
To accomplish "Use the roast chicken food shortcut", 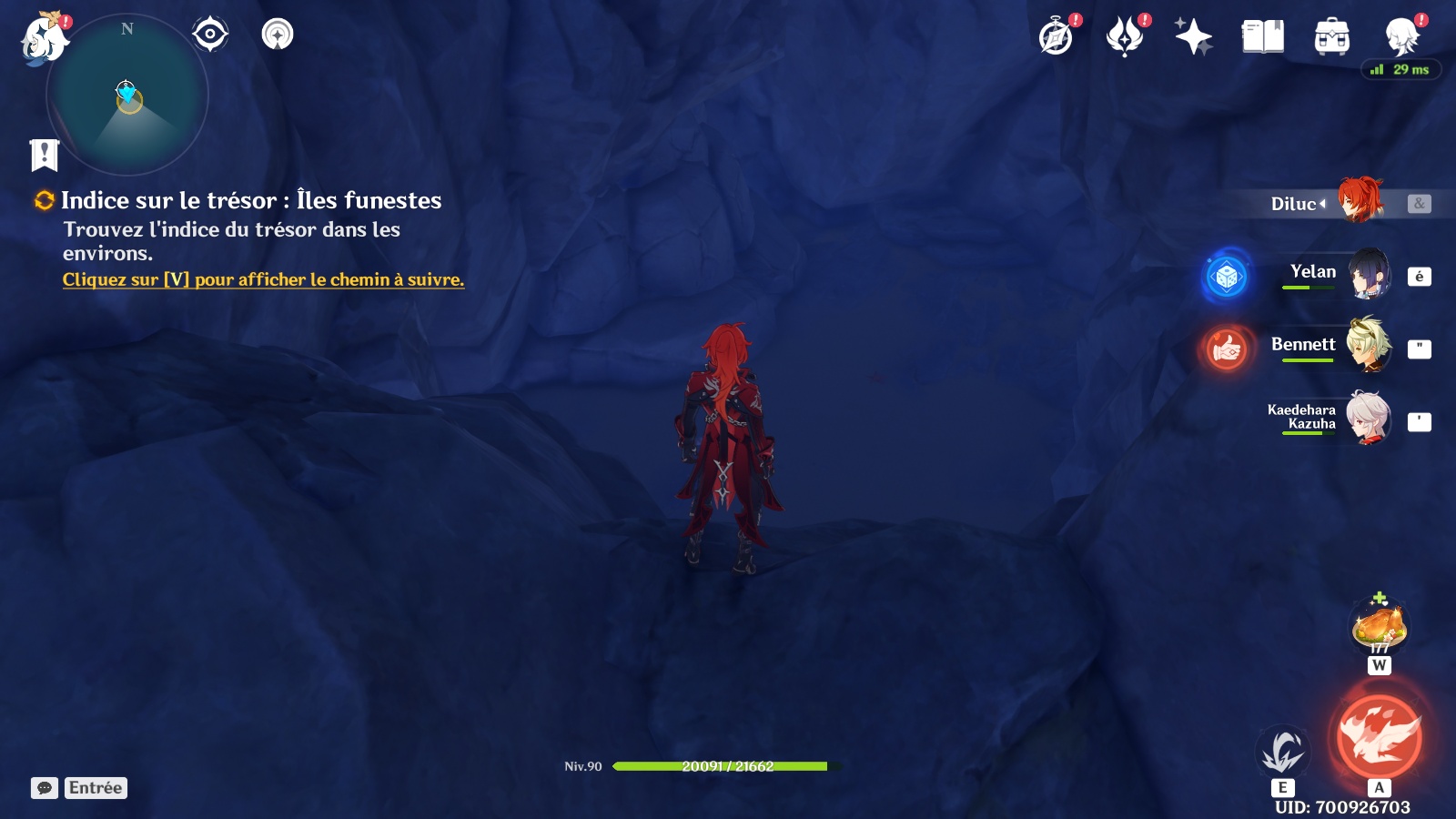I will tap(1379, 626).
